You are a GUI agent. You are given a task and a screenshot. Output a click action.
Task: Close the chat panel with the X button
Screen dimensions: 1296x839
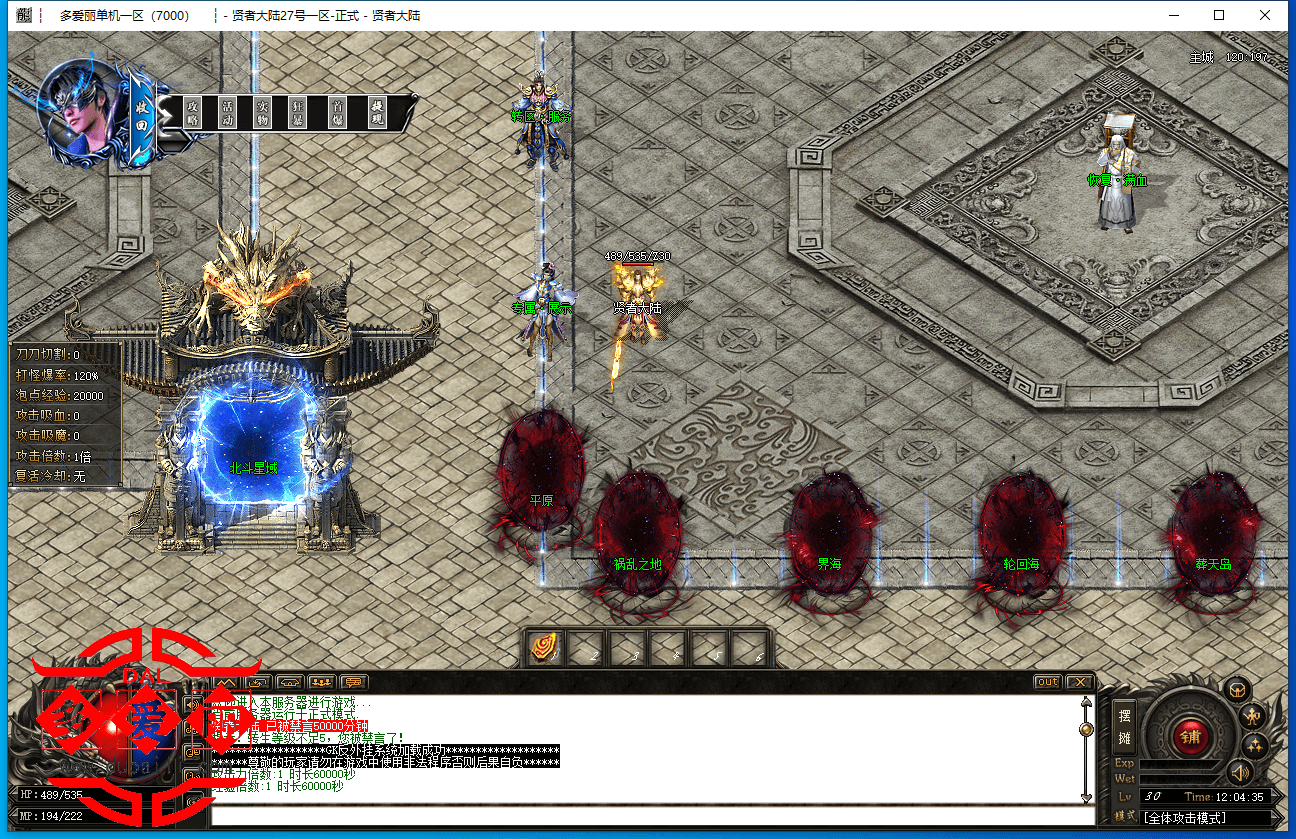pos(1079,682)
